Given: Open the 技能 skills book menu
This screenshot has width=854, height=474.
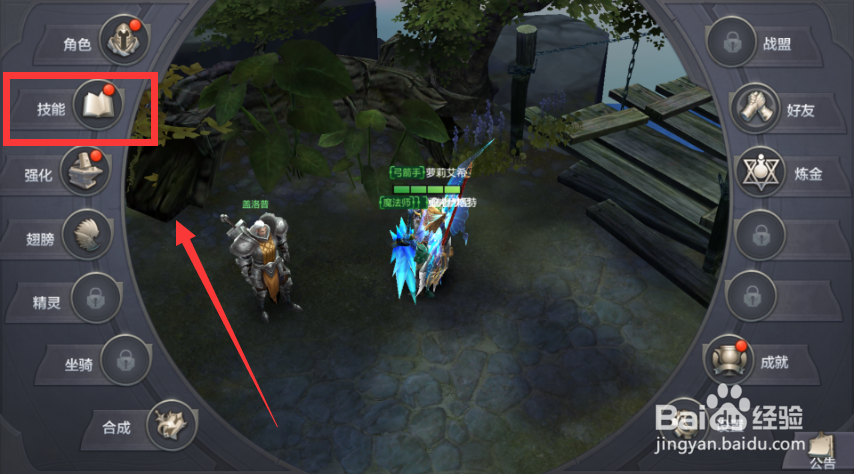Looking at the screenshot, I should point(100,107).
